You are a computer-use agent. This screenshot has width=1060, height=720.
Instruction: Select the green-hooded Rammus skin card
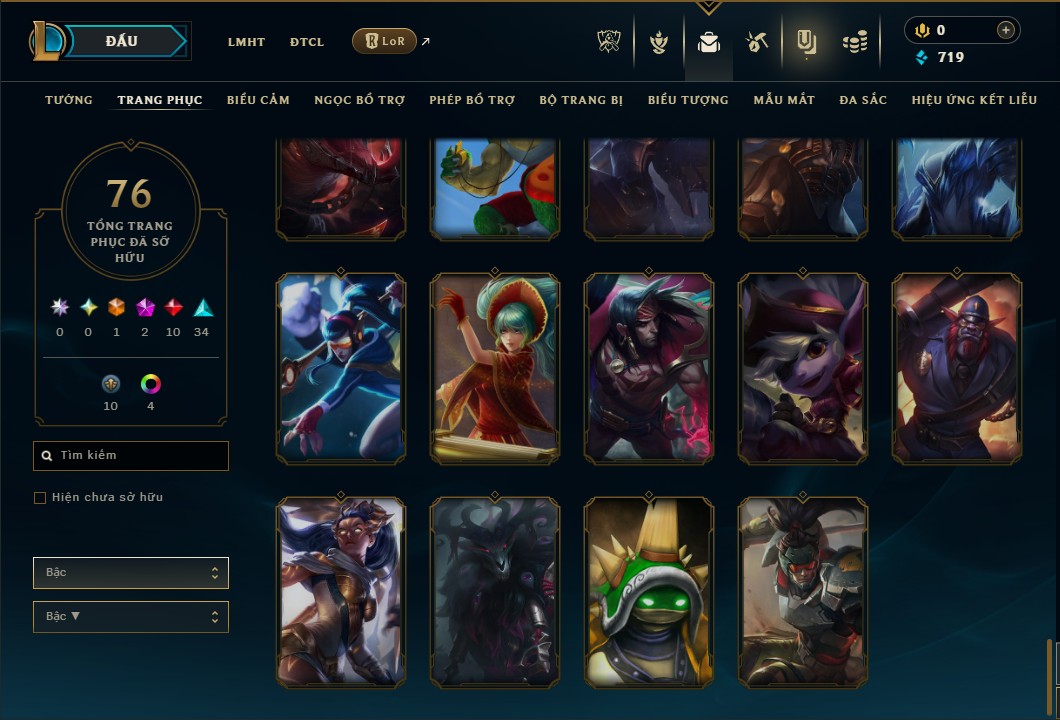pos(649,591)
